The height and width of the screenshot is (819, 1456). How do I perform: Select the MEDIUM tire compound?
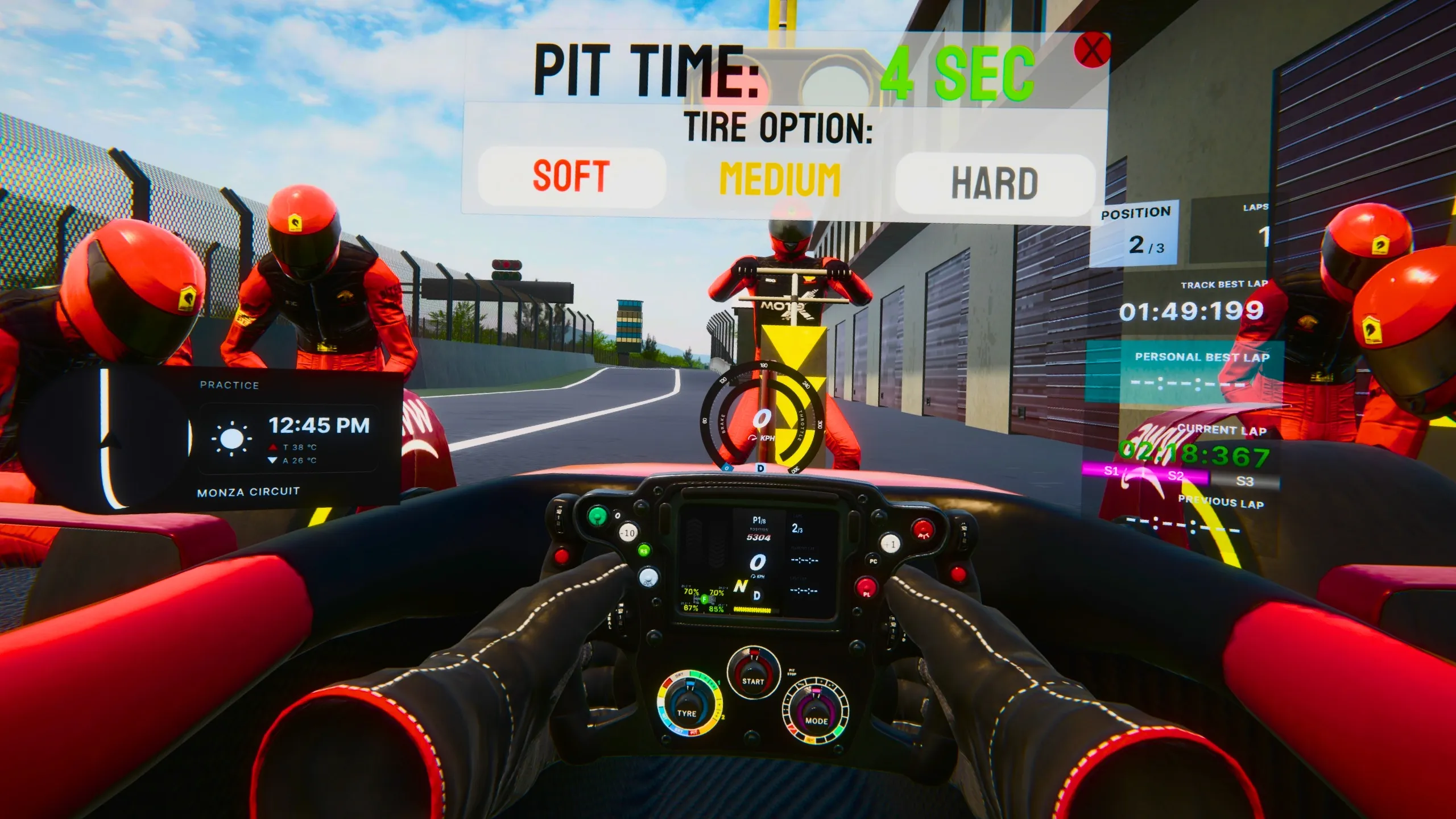click(x=780, y=180)
